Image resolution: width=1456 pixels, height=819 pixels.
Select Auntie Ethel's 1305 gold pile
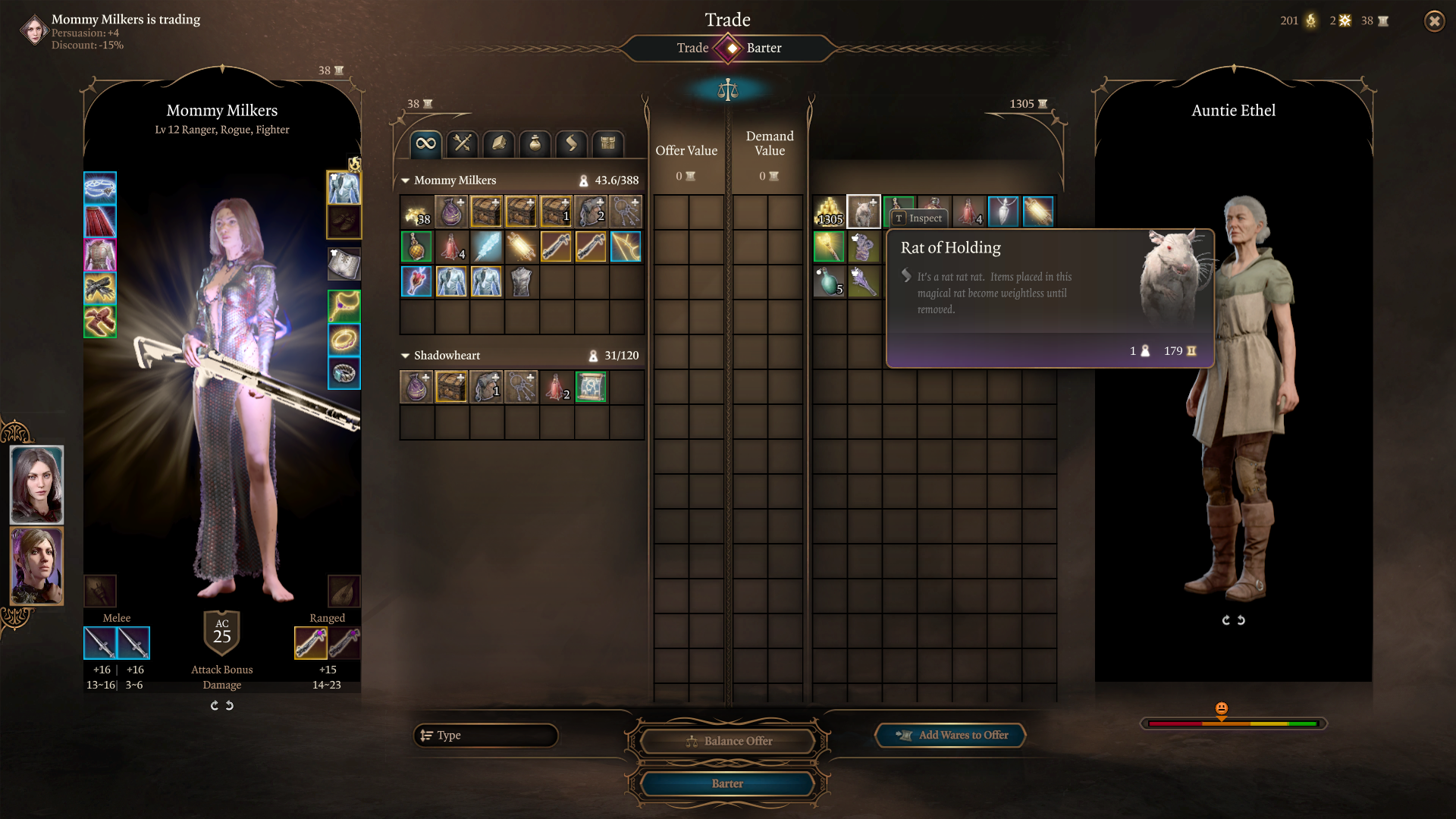pos(830,212)
